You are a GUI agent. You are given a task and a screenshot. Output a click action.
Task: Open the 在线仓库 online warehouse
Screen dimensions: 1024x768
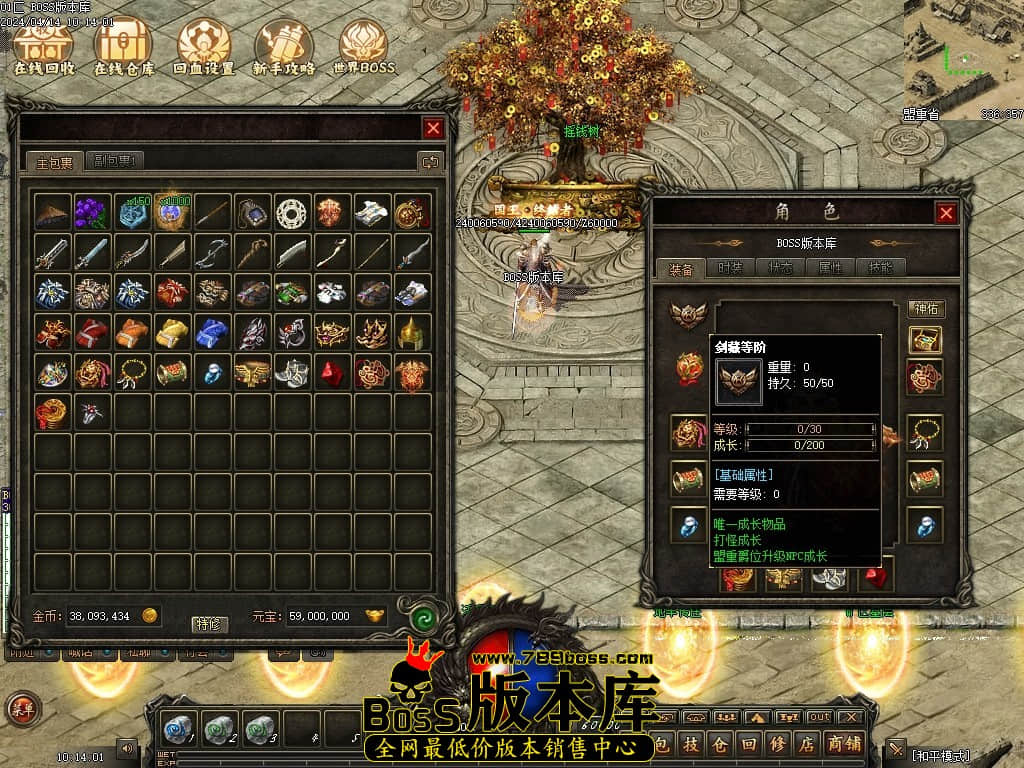pyautogui.click(x=124, y=47)
